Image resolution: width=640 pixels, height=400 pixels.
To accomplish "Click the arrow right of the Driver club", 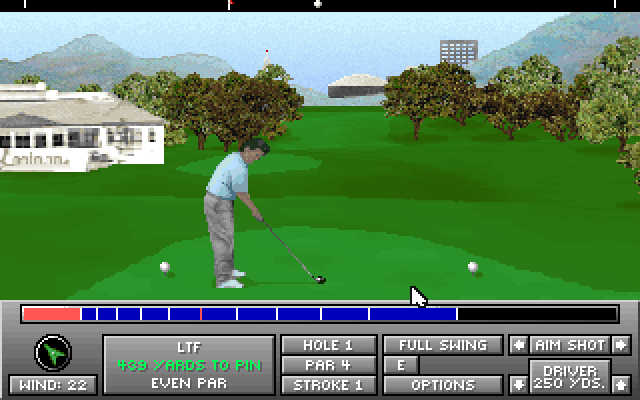I will coord(621,384).
